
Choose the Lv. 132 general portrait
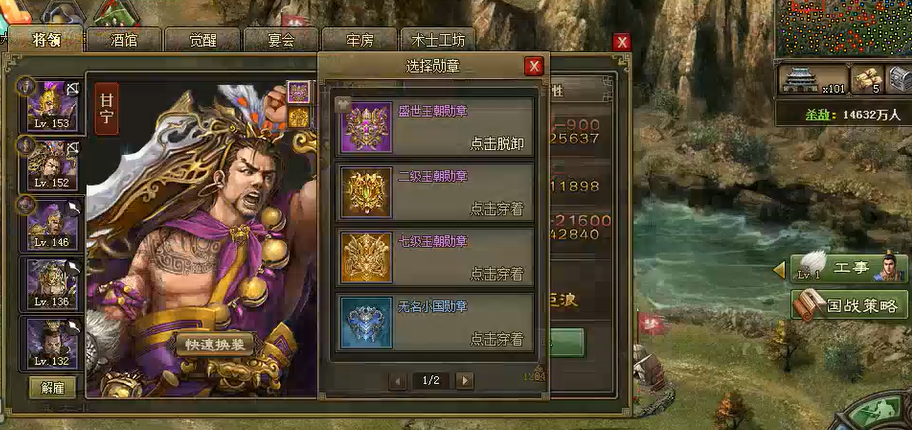coord(52,343)
